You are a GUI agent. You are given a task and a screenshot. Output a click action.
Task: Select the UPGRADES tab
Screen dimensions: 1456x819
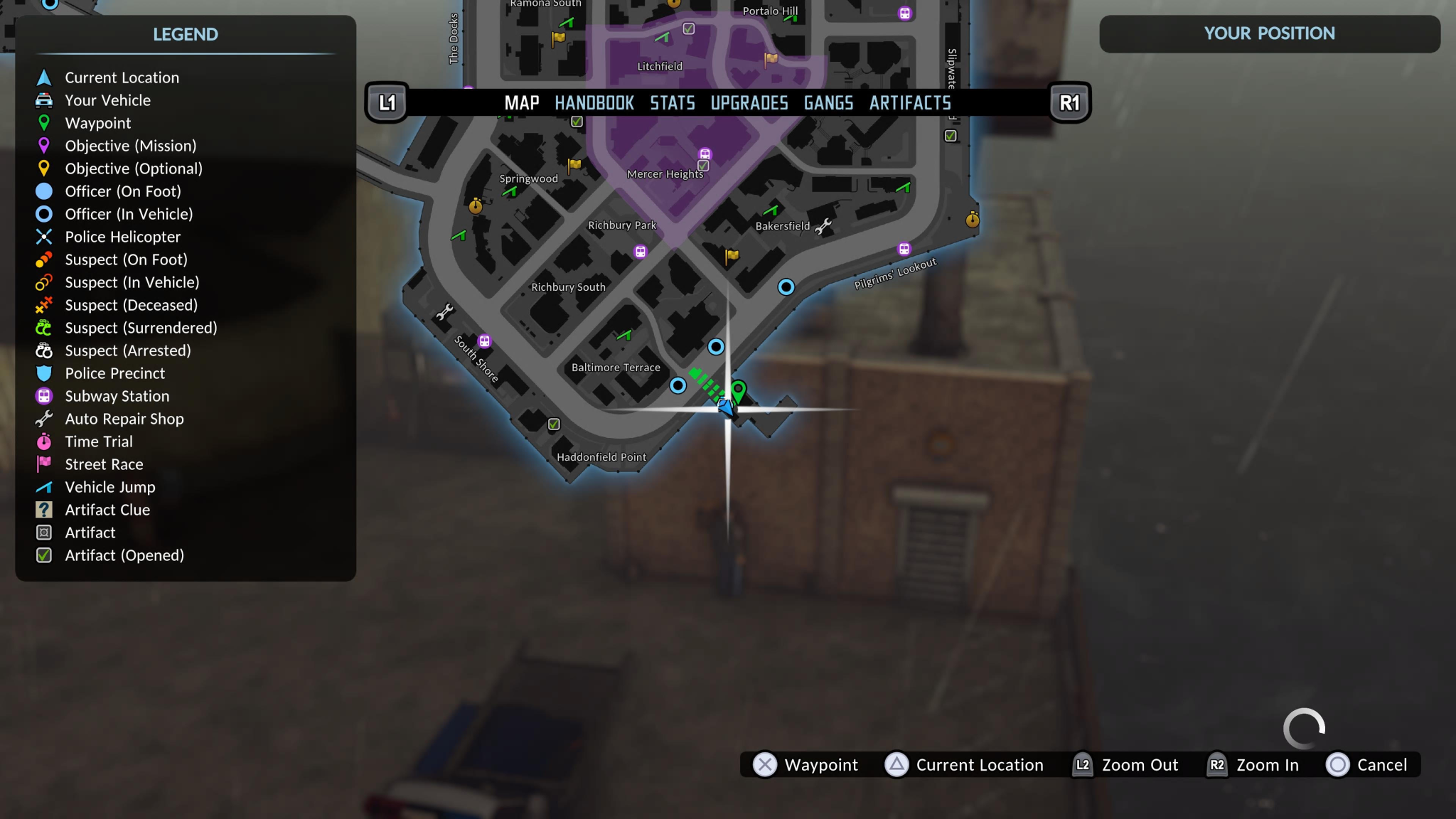pos(749,102)
